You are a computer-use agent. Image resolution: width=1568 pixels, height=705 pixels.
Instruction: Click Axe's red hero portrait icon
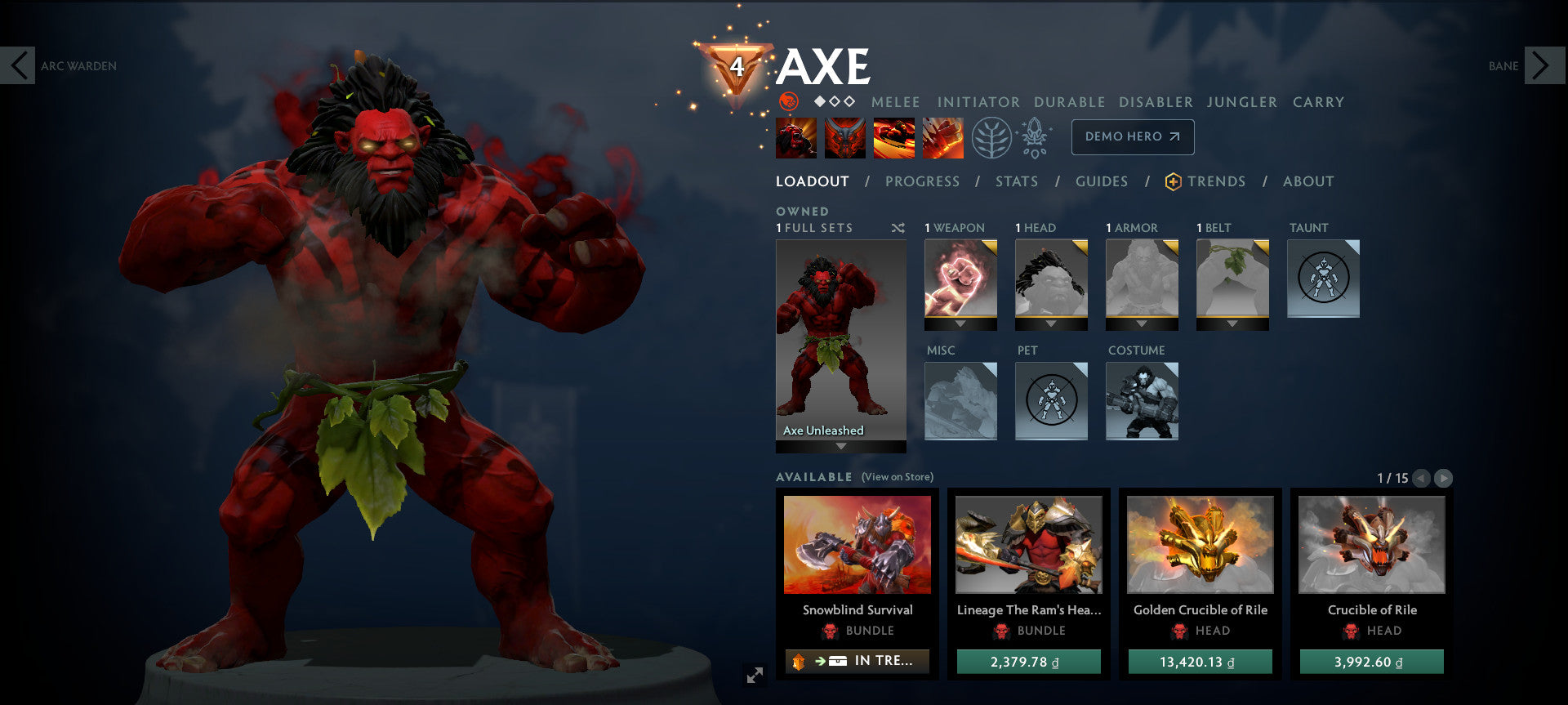click(788, 103)
